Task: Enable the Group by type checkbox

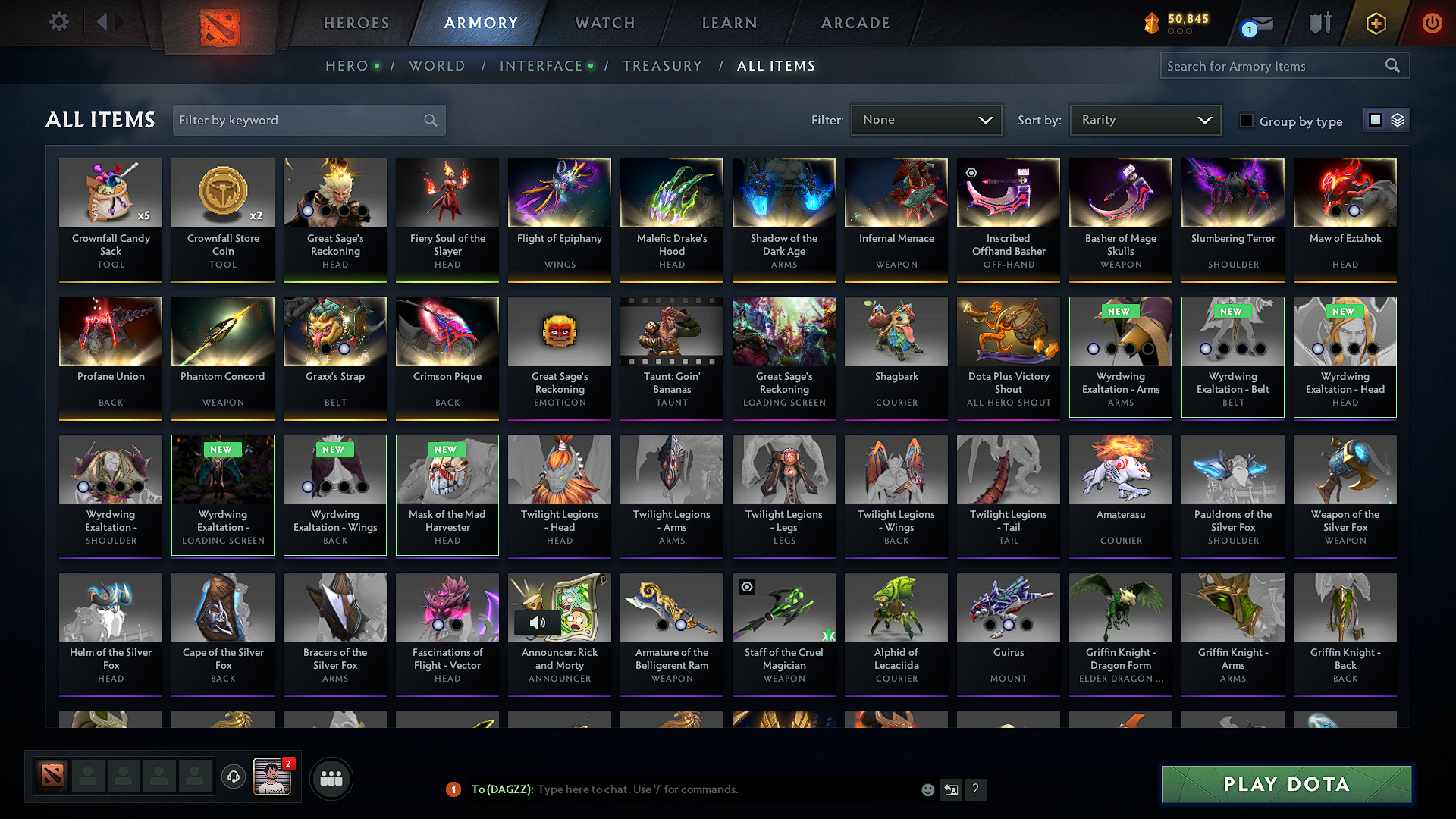Action: (1247, 121)
